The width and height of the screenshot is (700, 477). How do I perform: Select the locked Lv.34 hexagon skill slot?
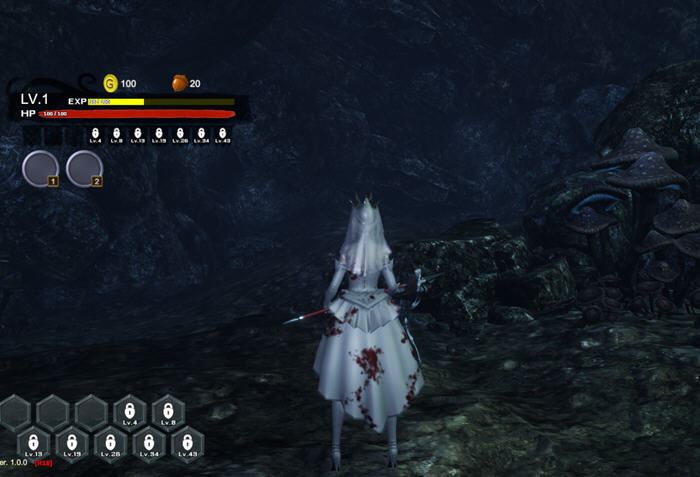tap(149, 443)
